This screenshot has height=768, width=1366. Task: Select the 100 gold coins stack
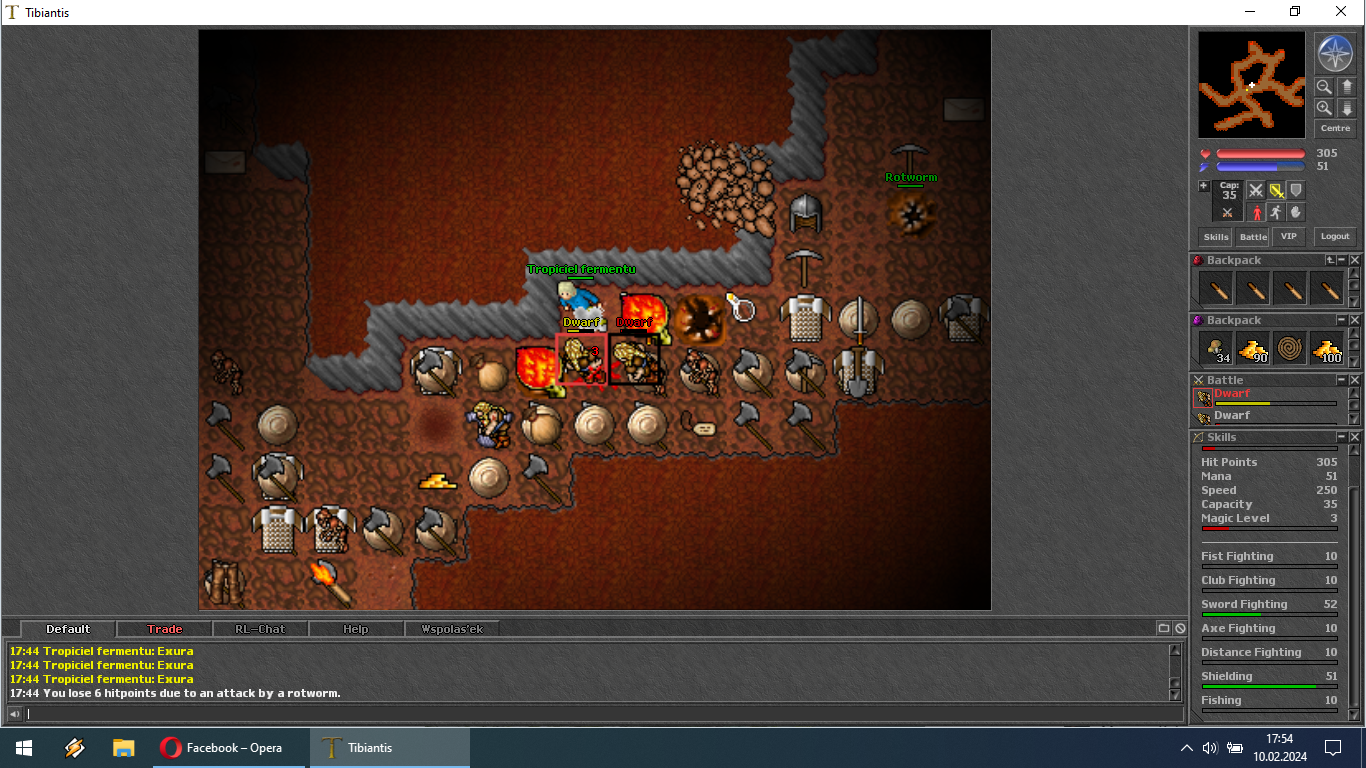pos(1327,348)
